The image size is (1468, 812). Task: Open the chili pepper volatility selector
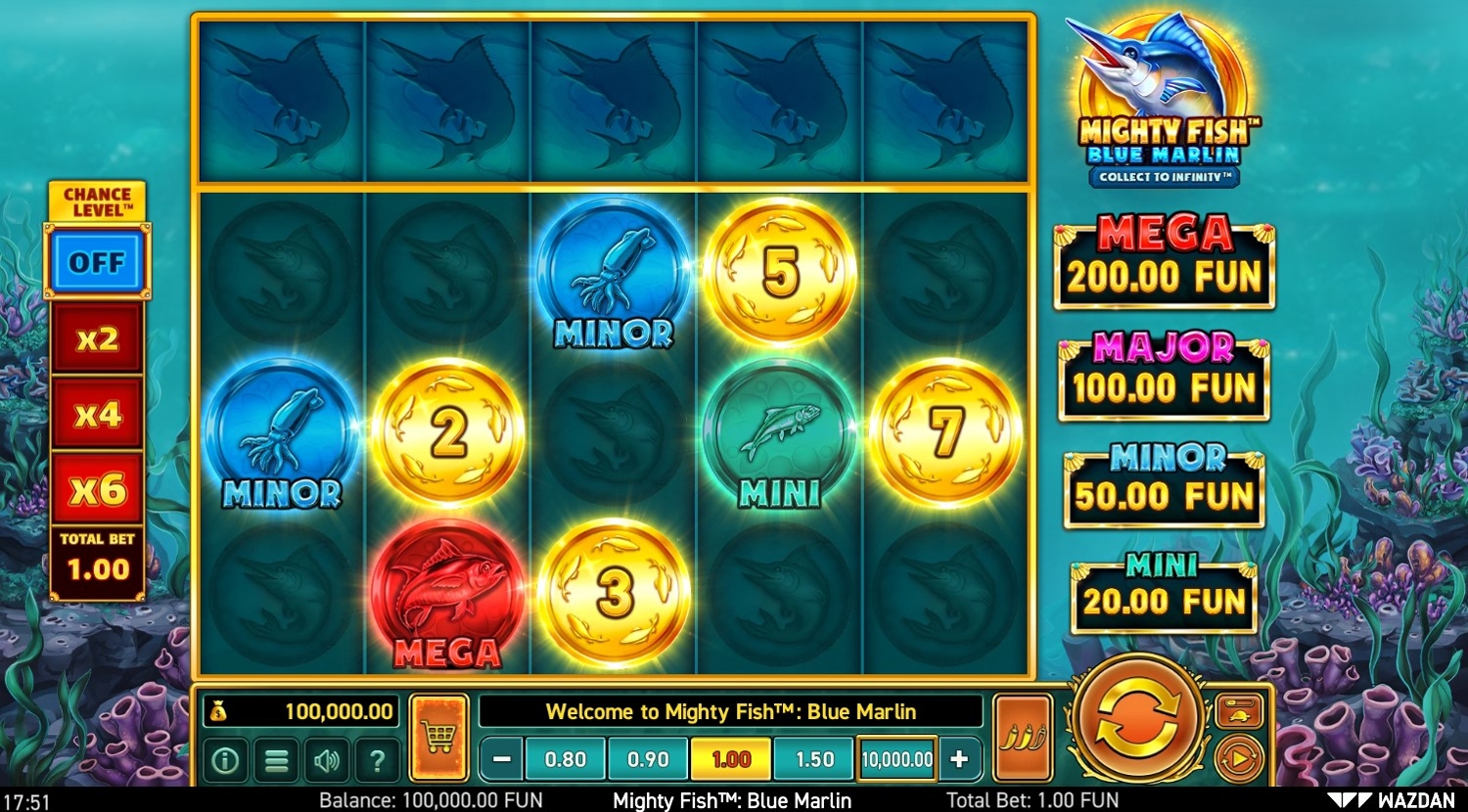coord(1022,738)
